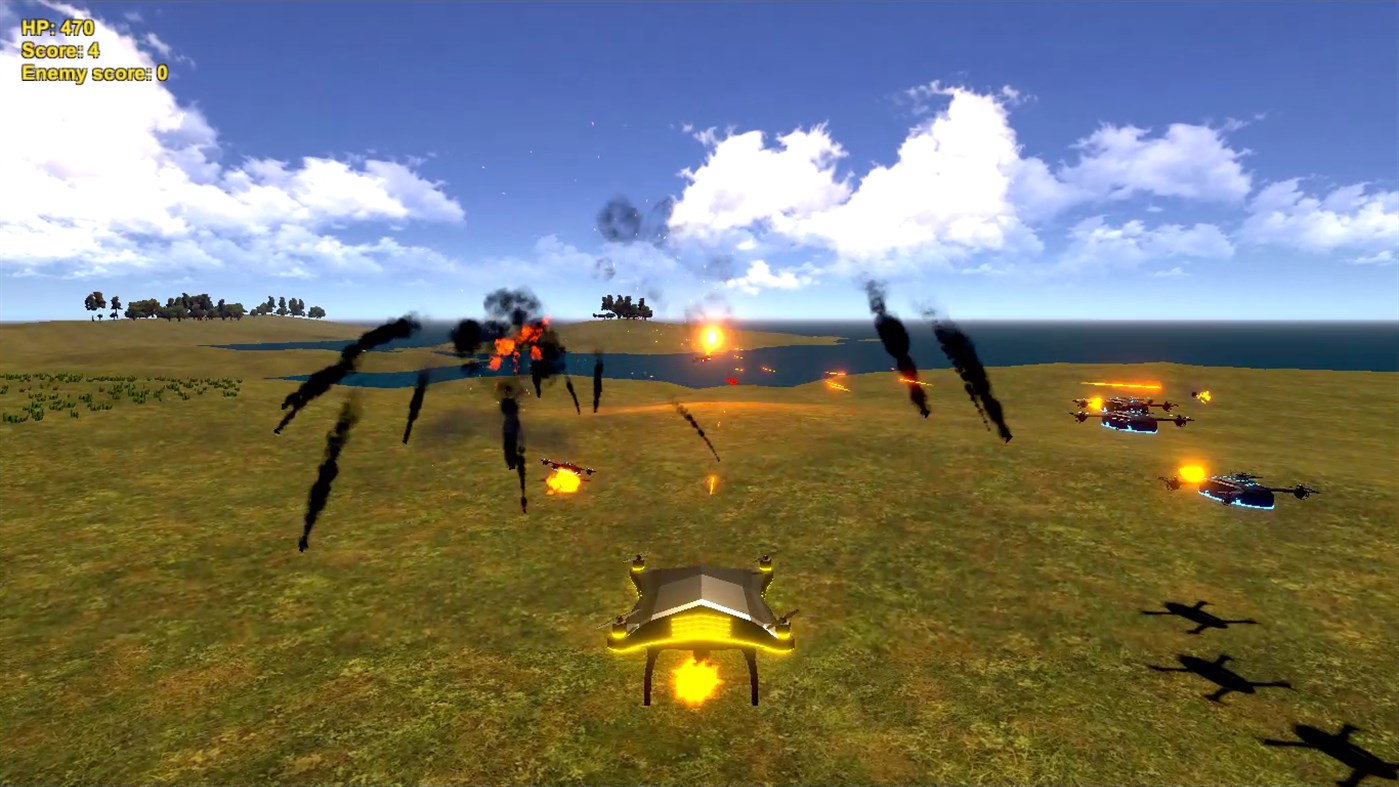Target the upper enemy gunship firing lasers
The width and height of the screenshot is (1399, 787).
click(1130, 415)
